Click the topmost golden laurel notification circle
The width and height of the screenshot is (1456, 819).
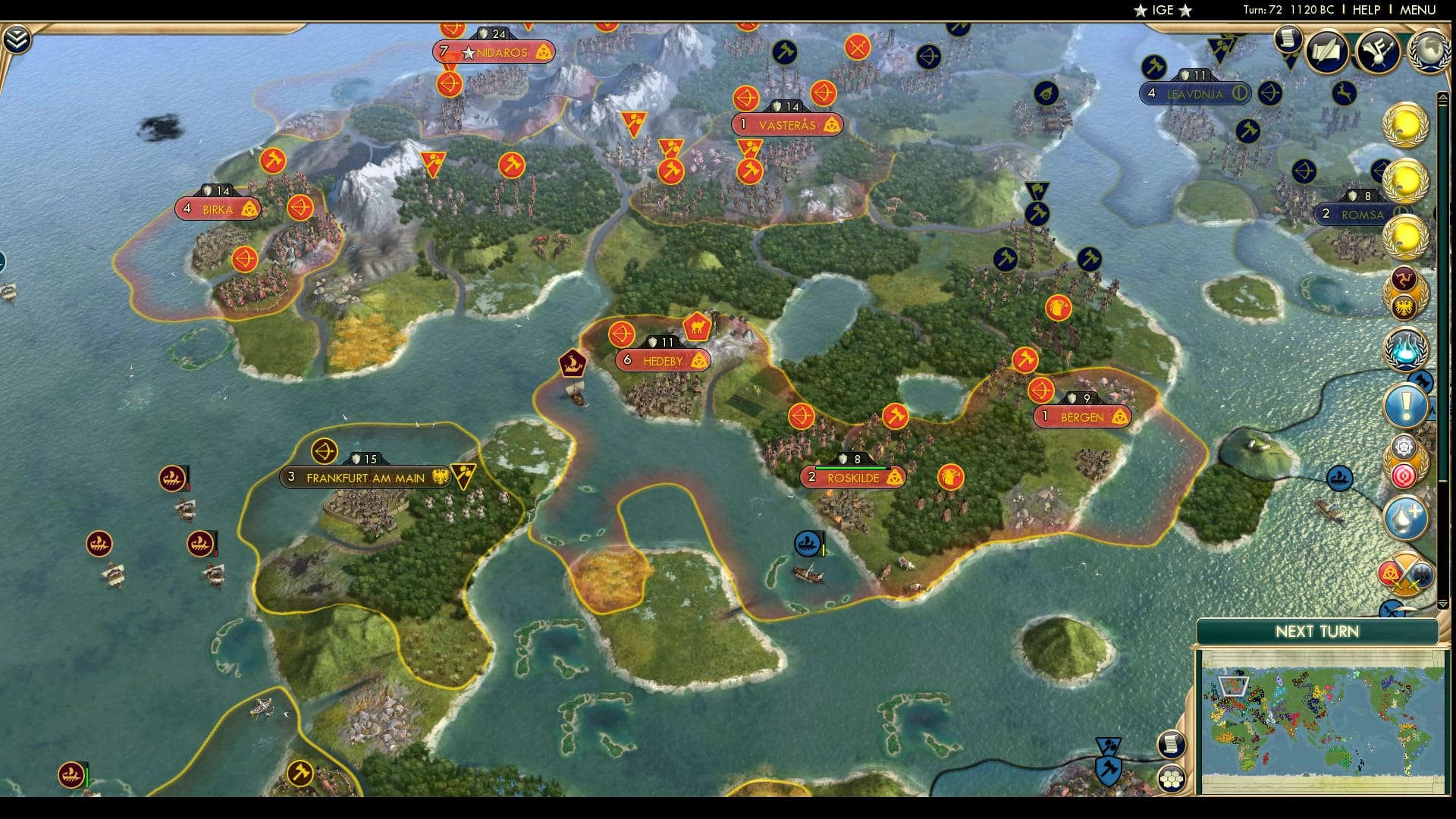coord(1404,125)
